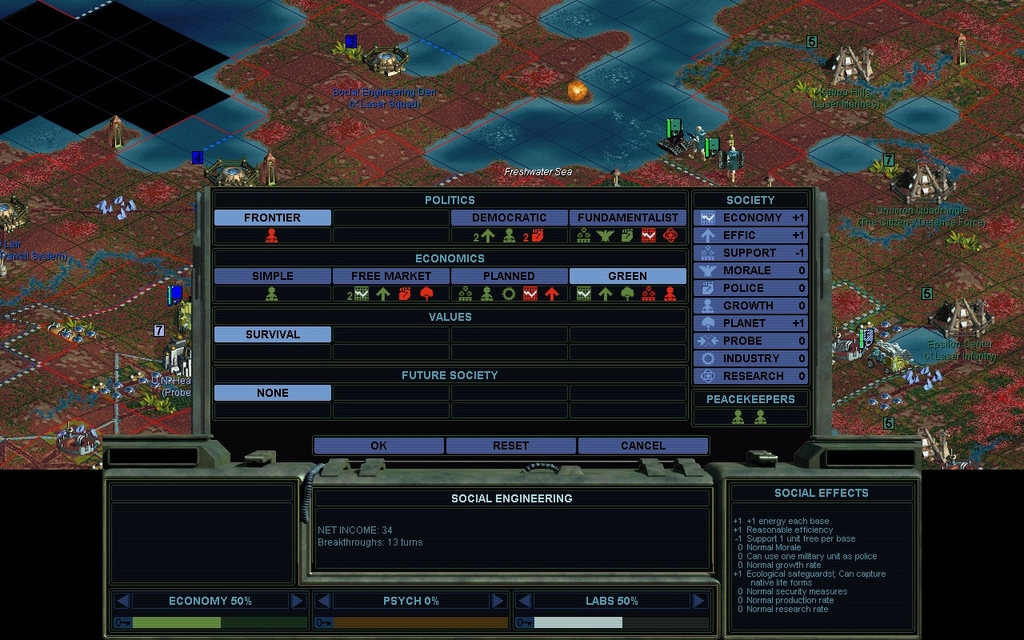Viewport: 1024px width, 640px height.
Task: Increase Labs allocation with right arrow
Action: [x=698, y=601]
